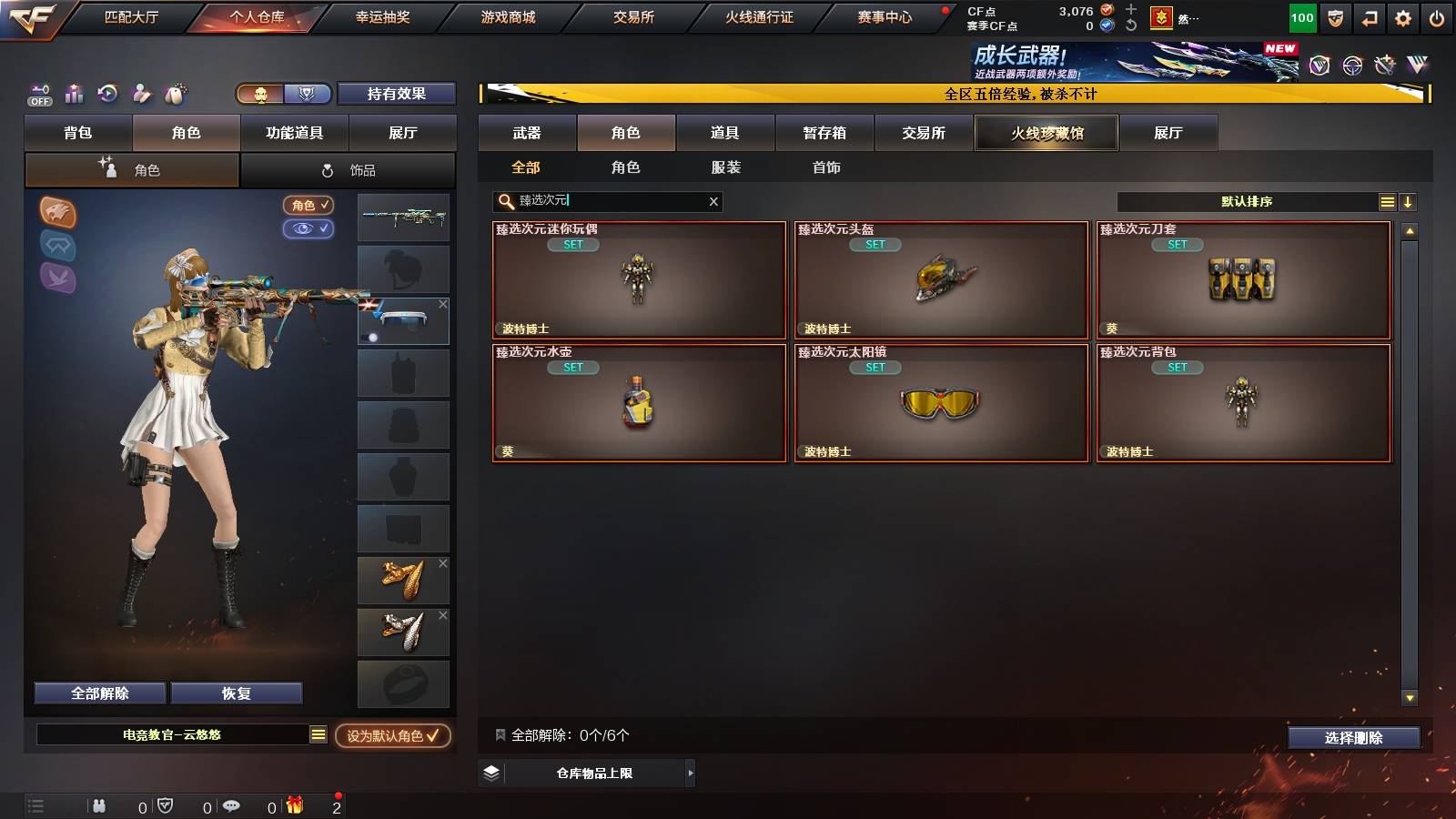Click the bar-chart stats icon at top left
Viewport: 1456px width, 819px height.
coord(76,94)
